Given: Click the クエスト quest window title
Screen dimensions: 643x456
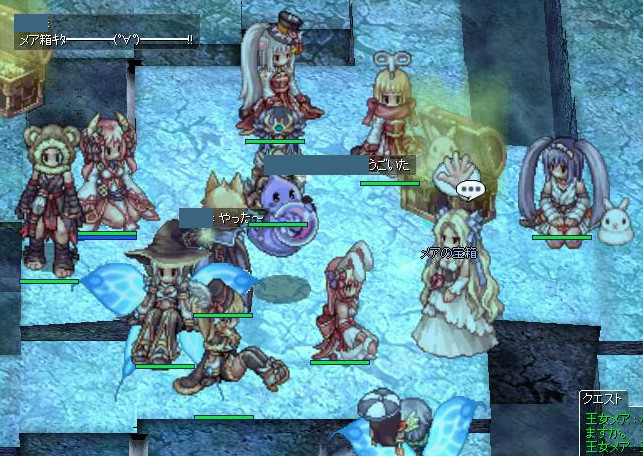Looking at the screenshot, I should coord(602,398).
